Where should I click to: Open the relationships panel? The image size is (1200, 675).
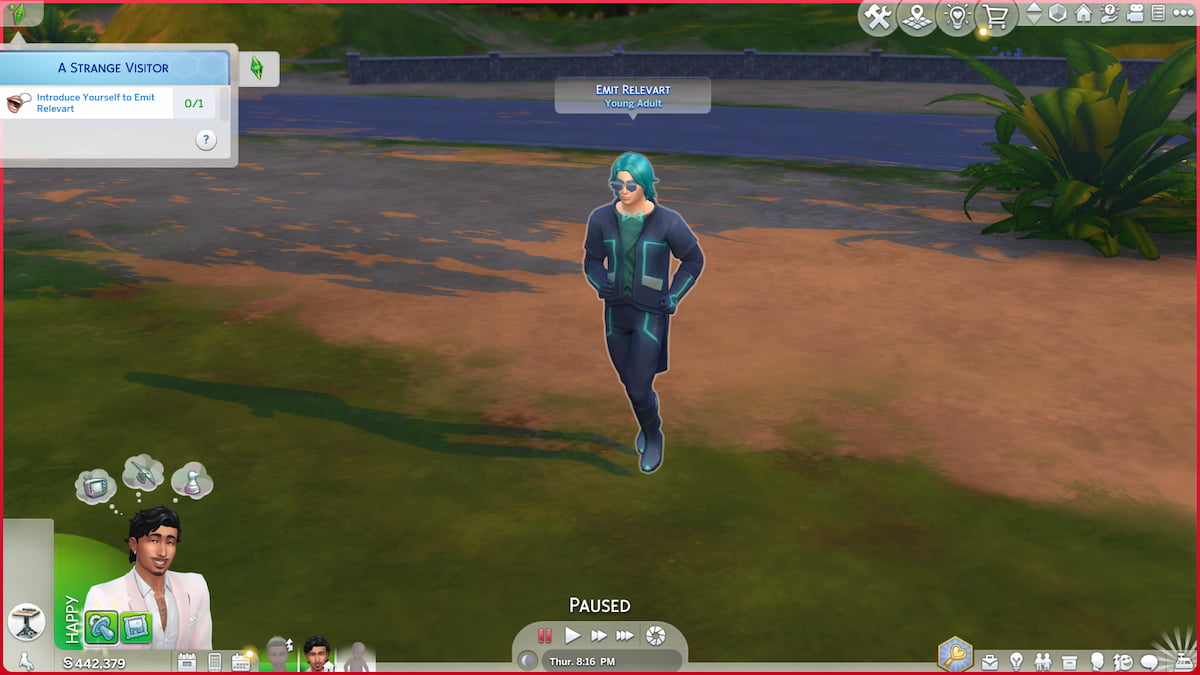click(1043, 661)
